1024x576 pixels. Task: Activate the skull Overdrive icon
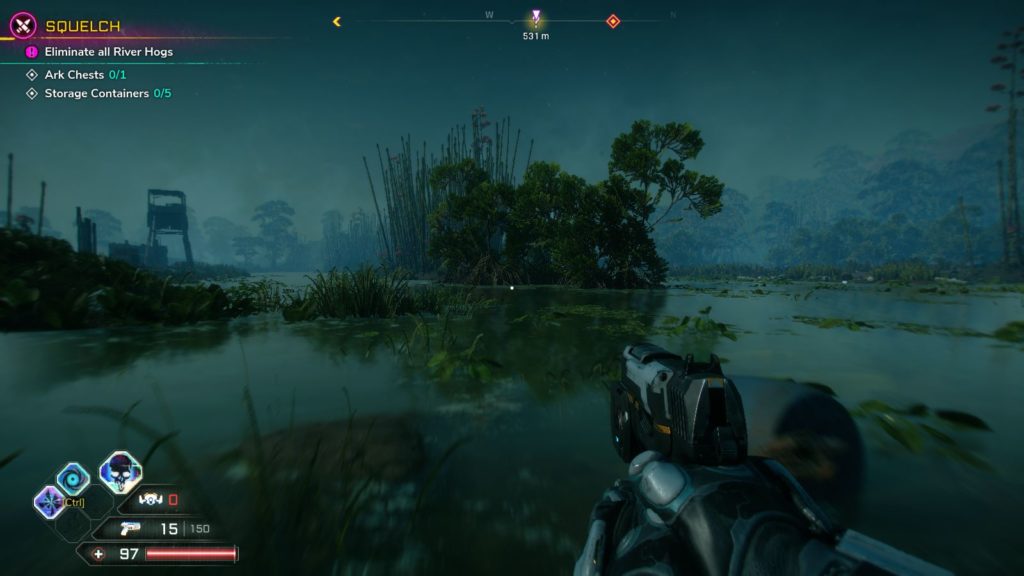(x=120, y=473)
